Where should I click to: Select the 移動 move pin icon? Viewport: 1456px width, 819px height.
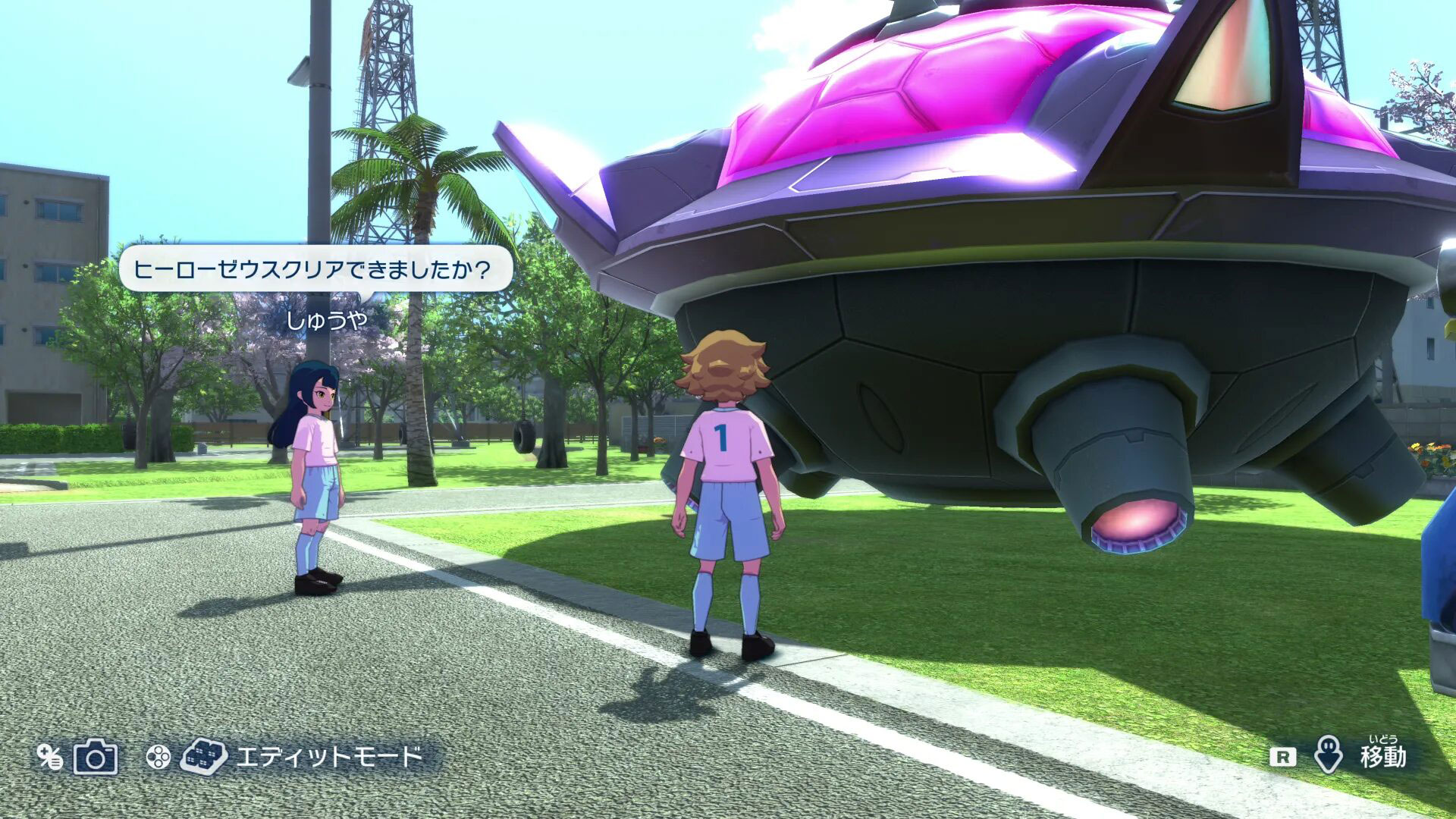point(1328,756)
